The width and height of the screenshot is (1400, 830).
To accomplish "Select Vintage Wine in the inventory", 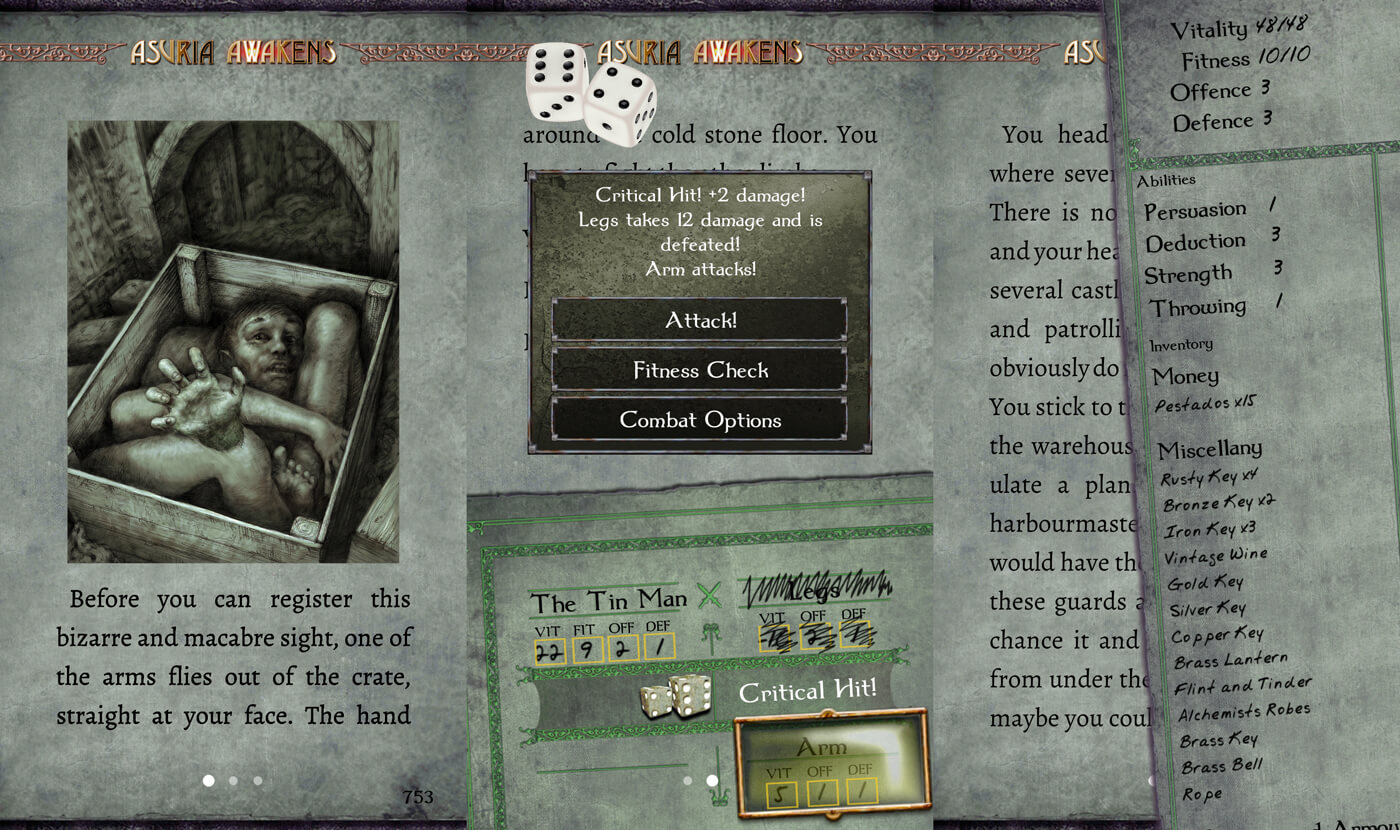I will point(1216,556).
